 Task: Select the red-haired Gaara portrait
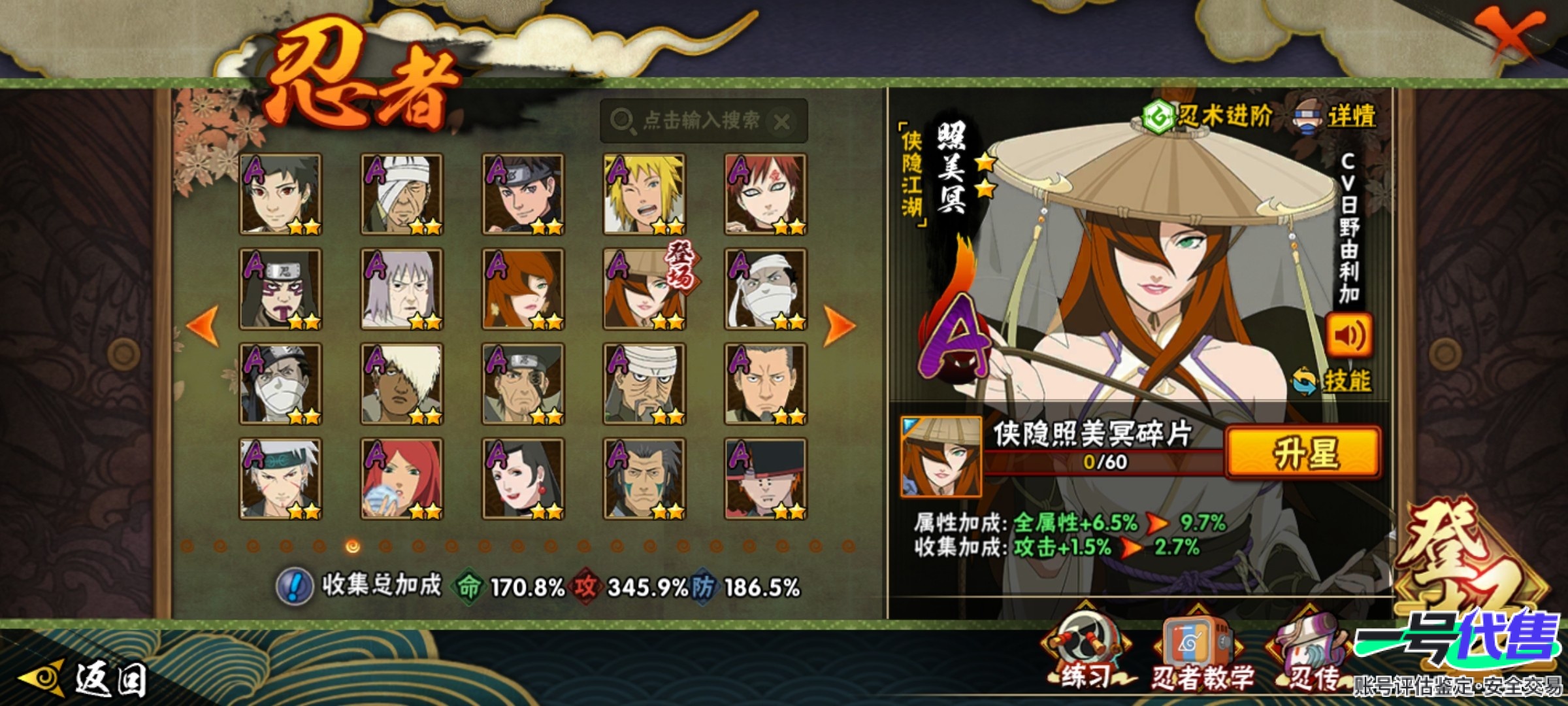(766, 194)
